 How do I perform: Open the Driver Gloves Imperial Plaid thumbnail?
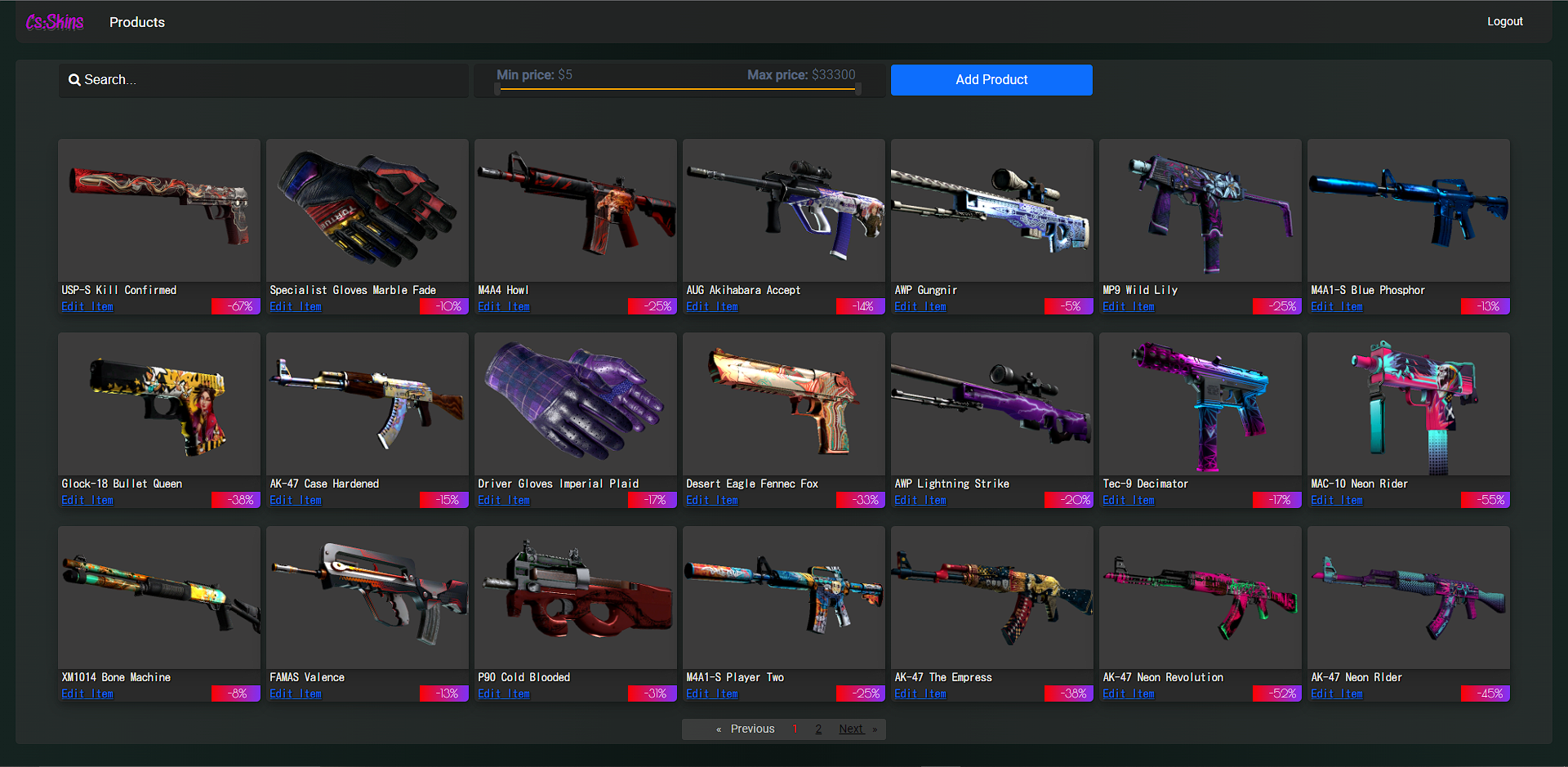click(575, 403)
